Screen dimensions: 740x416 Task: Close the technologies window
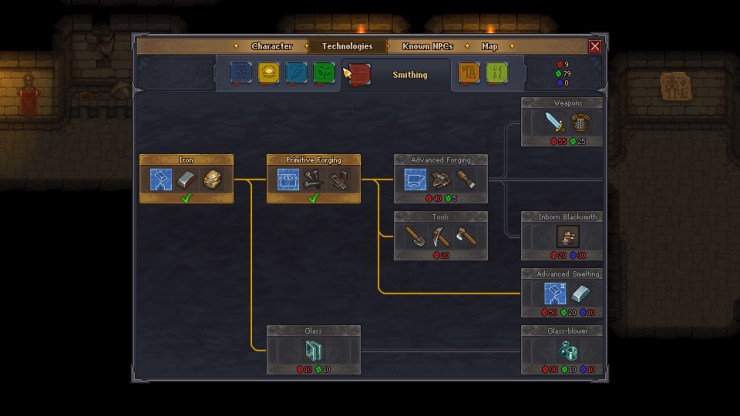pos(595,46)
